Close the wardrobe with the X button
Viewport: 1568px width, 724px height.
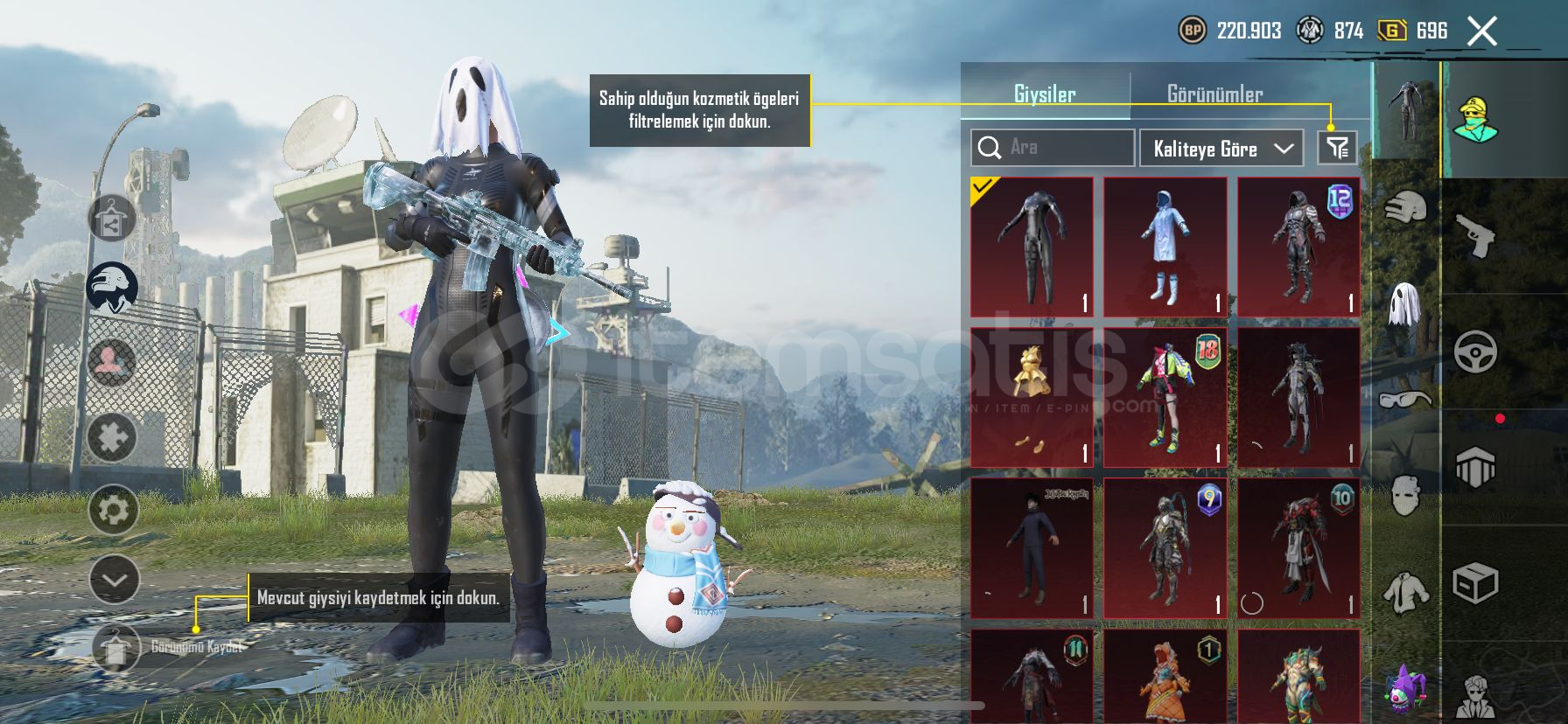coord(1482,31)
